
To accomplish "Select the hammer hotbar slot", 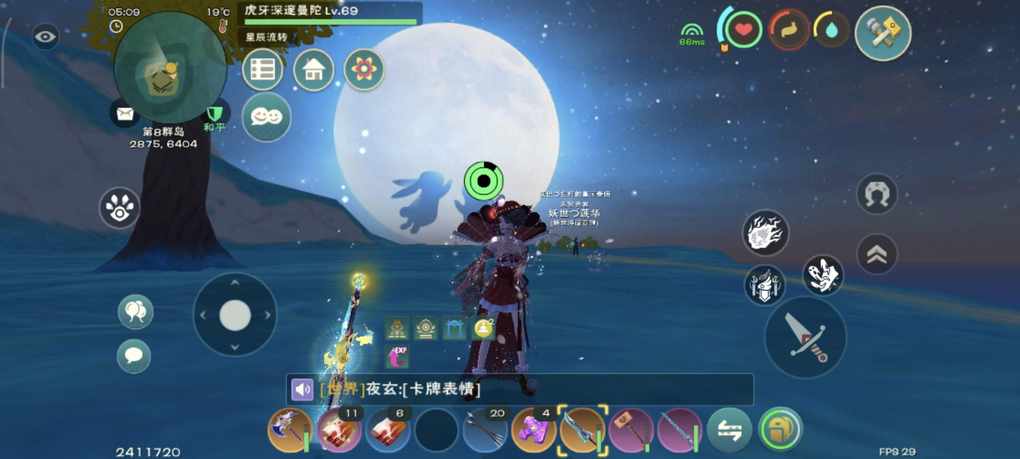I will [x=631, y=431].
